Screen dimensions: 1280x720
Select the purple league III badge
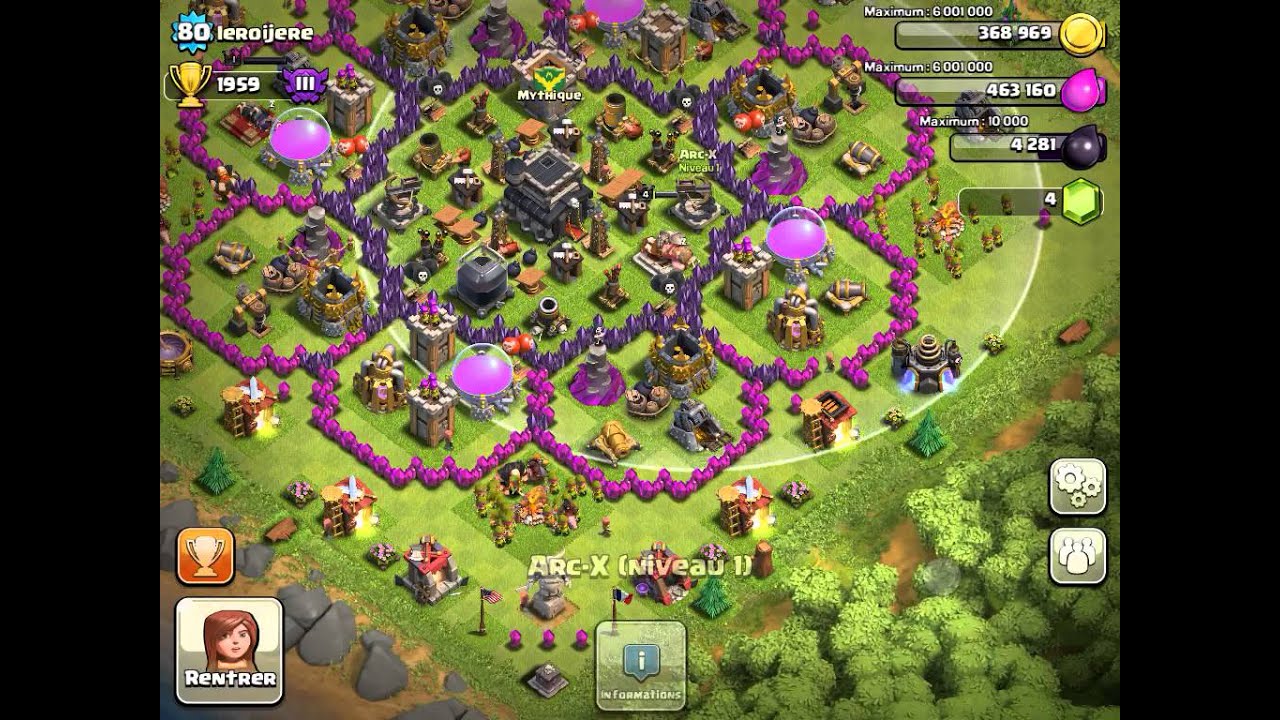[305, 84]
